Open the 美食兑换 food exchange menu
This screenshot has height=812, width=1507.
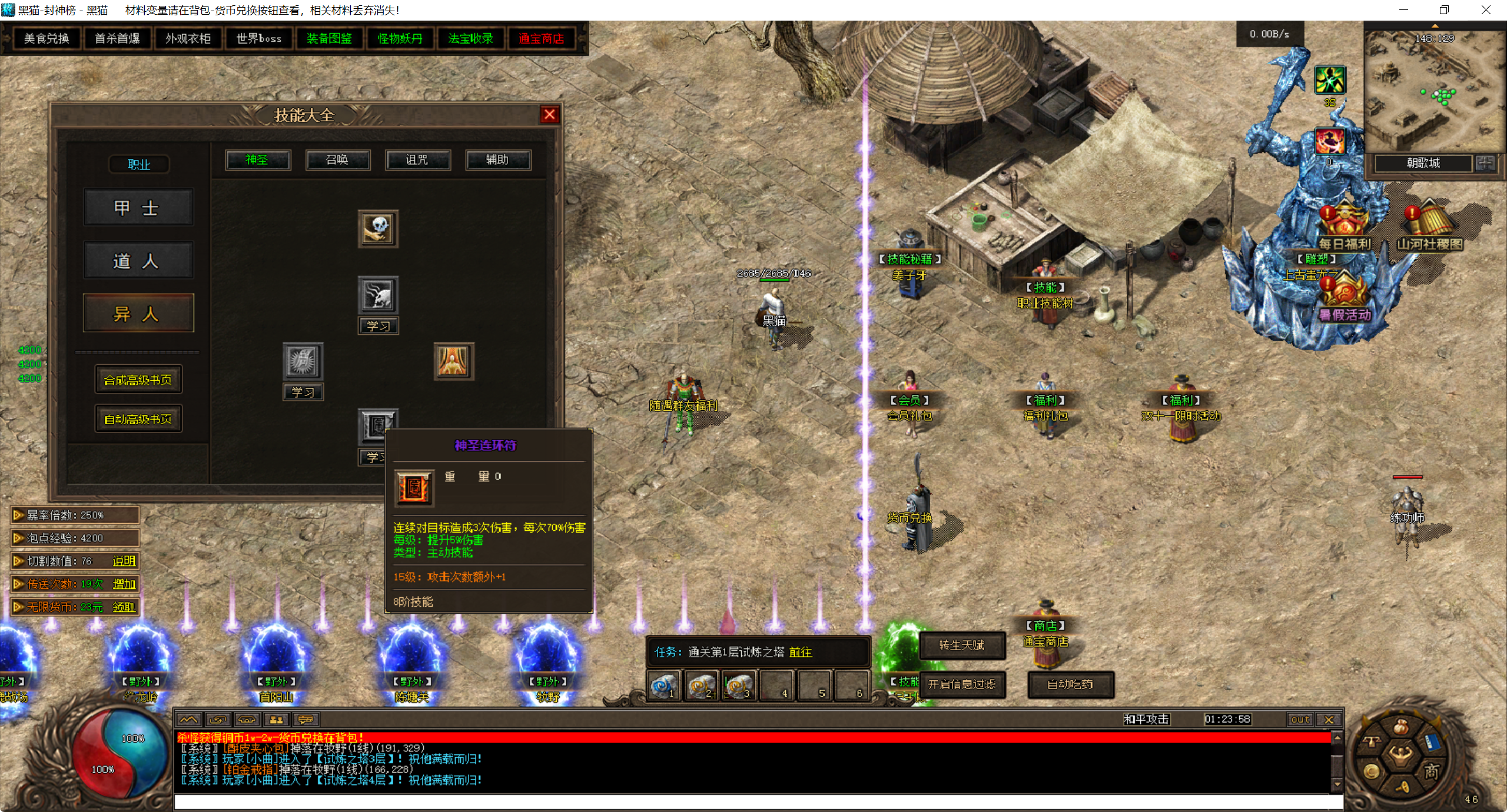tap(47, 39)
